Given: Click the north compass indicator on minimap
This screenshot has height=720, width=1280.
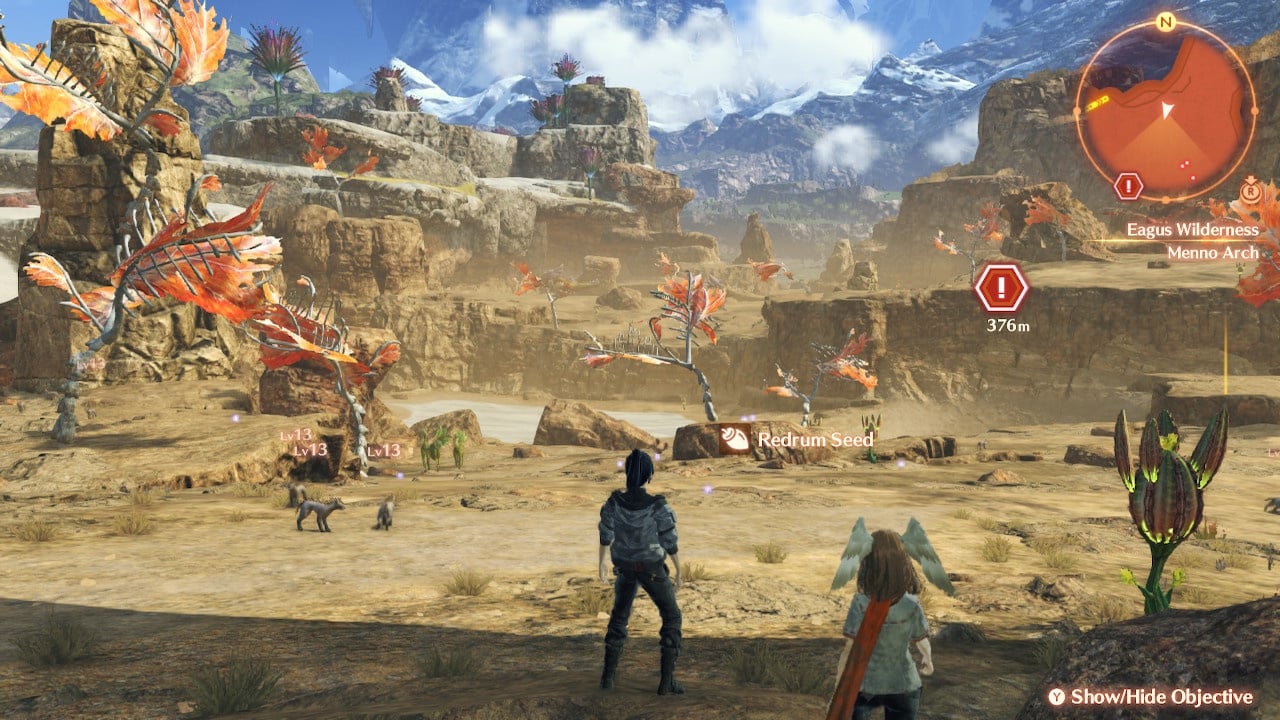Looking at the screenshot, I should pyautogui.click(x=1165, y=21).
